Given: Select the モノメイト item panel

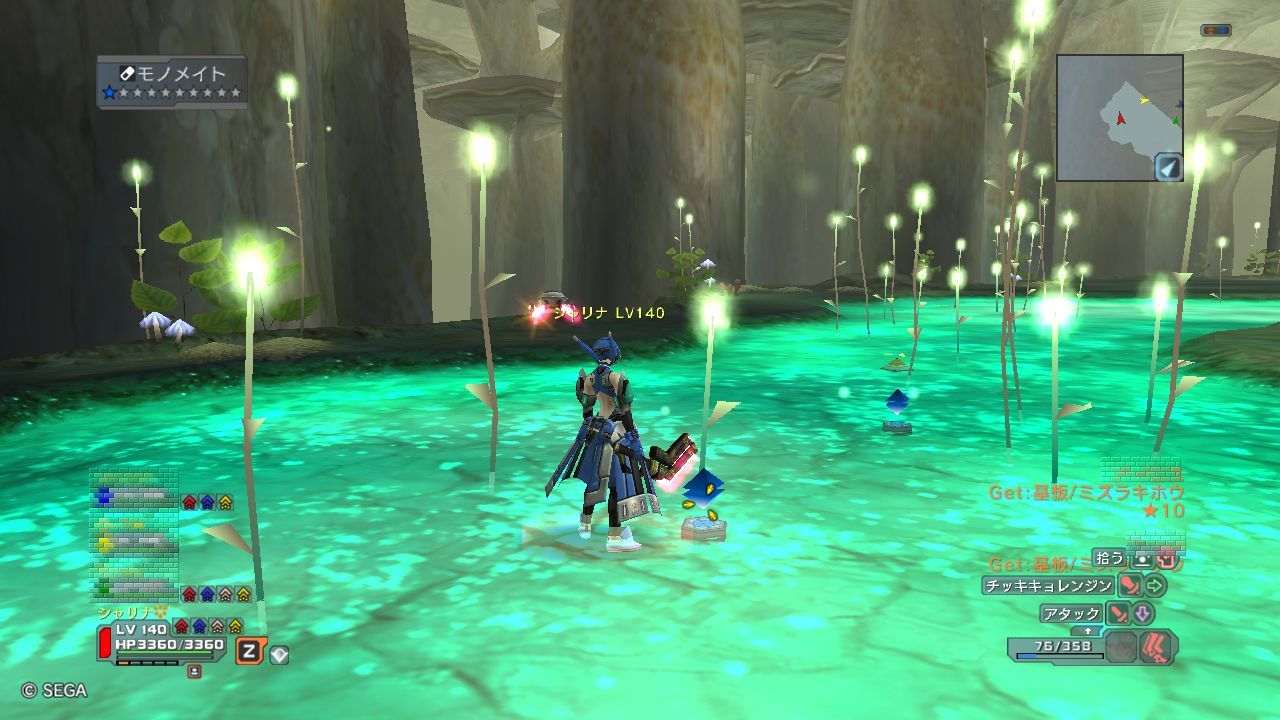Looking at the screenshot, I should [172, 82].
